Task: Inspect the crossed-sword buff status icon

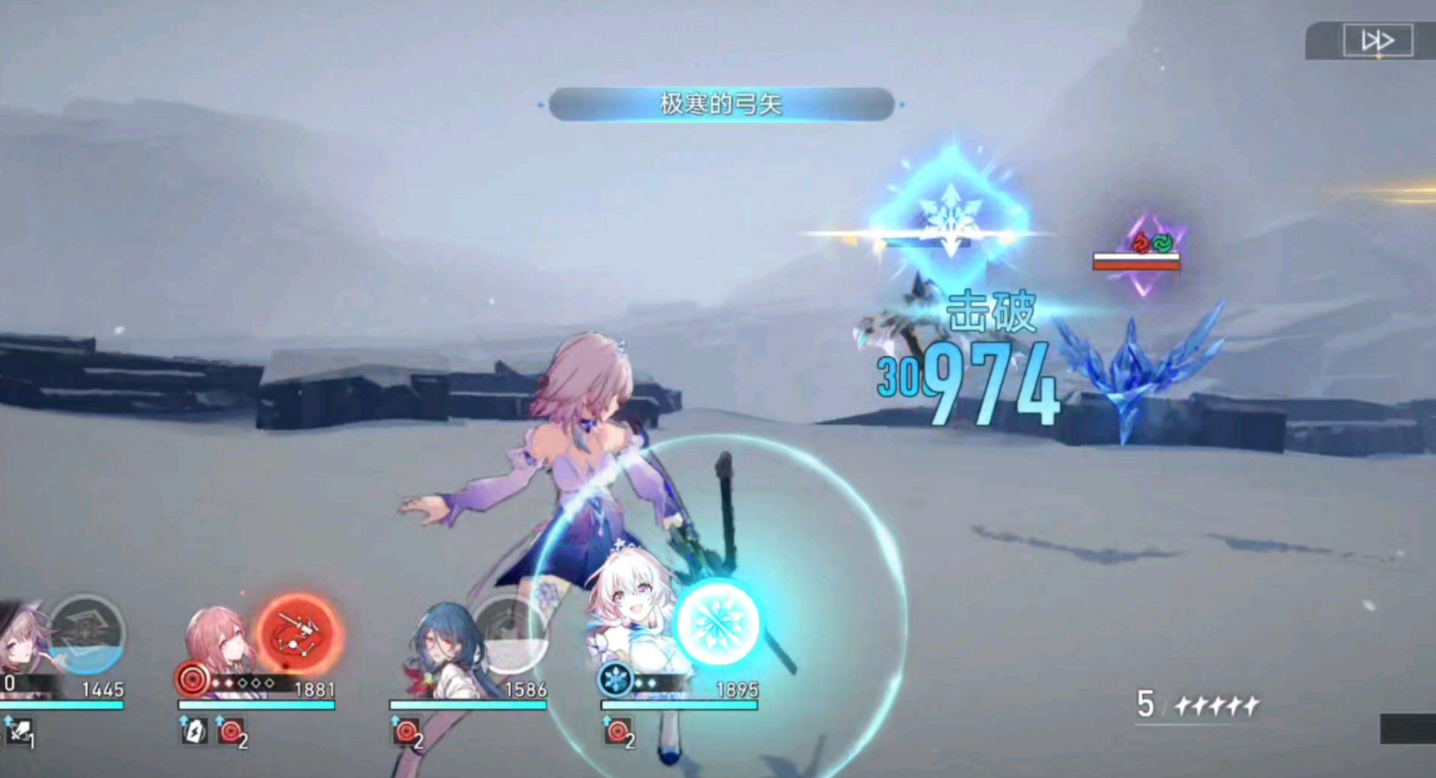Action: (18, 733)
